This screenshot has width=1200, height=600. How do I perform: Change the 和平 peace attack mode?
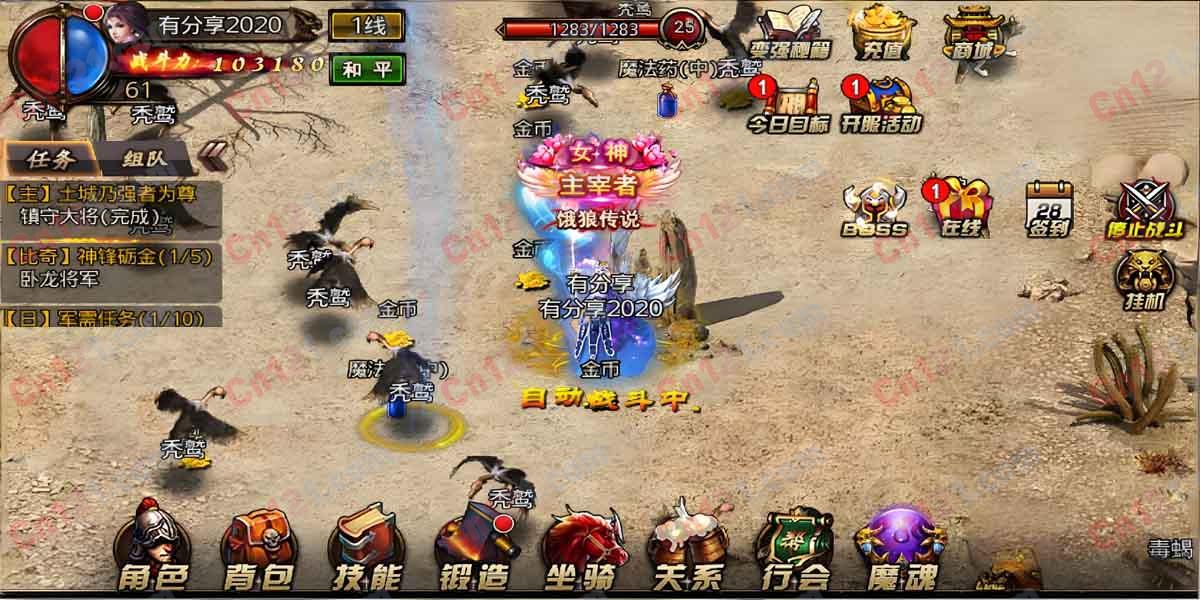pos(367,69)
